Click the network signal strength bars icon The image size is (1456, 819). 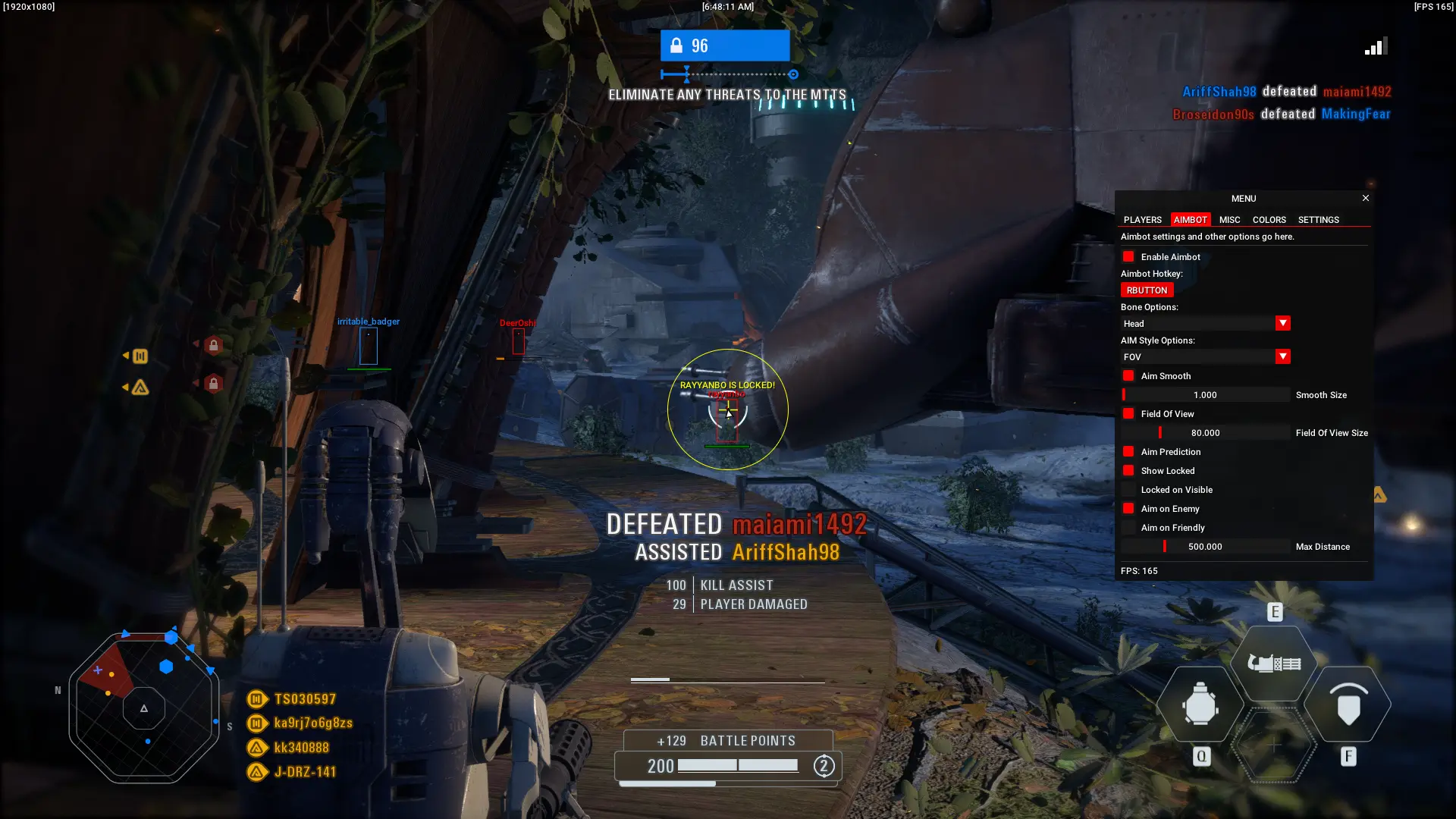tap(1375, 45)
